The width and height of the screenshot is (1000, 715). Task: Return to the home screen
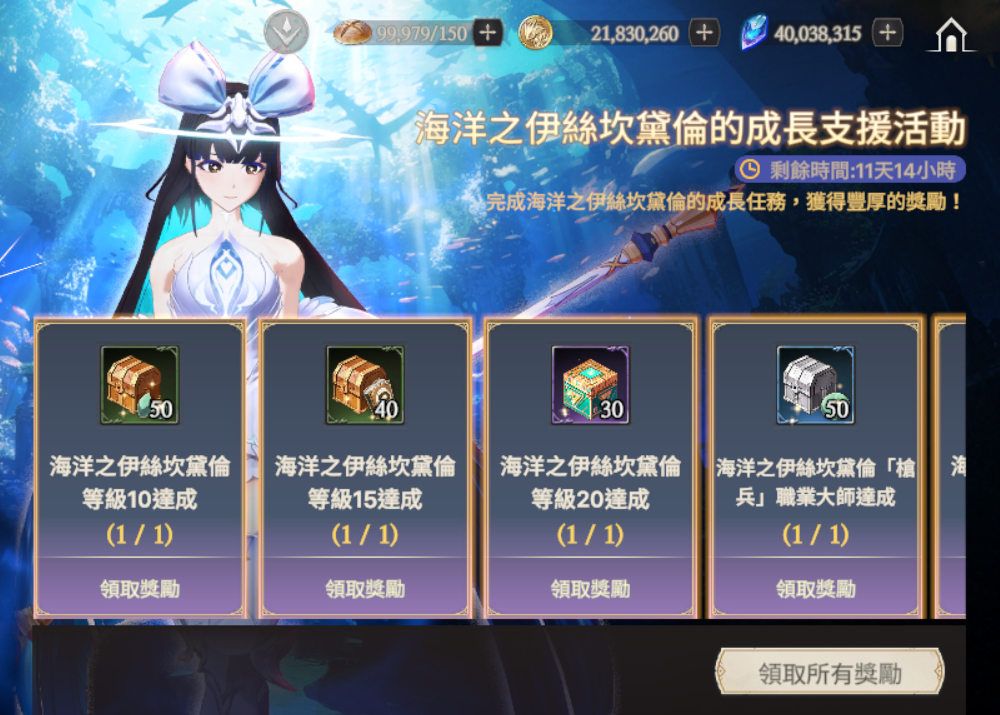click(954, 35)
